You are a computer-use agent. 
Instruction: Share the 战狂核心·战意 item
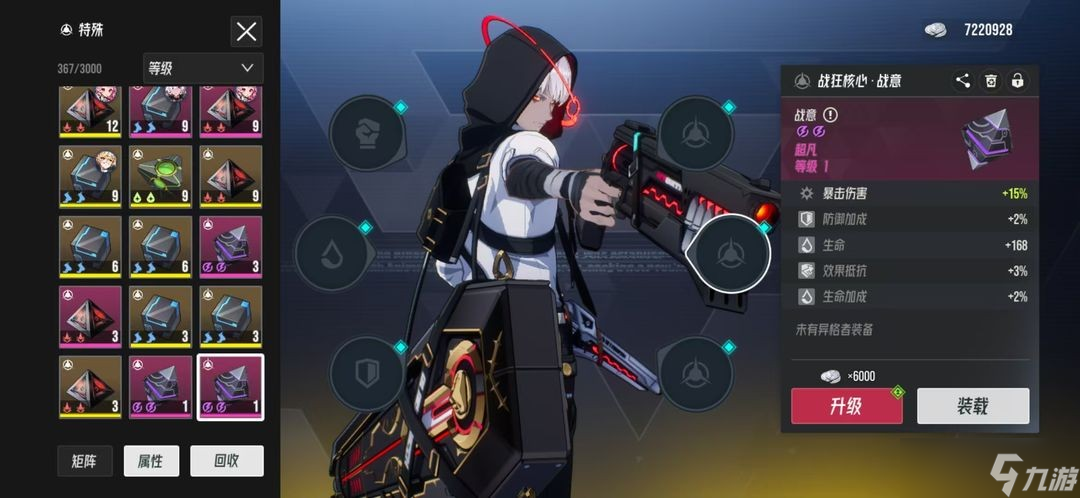(962, 82)
